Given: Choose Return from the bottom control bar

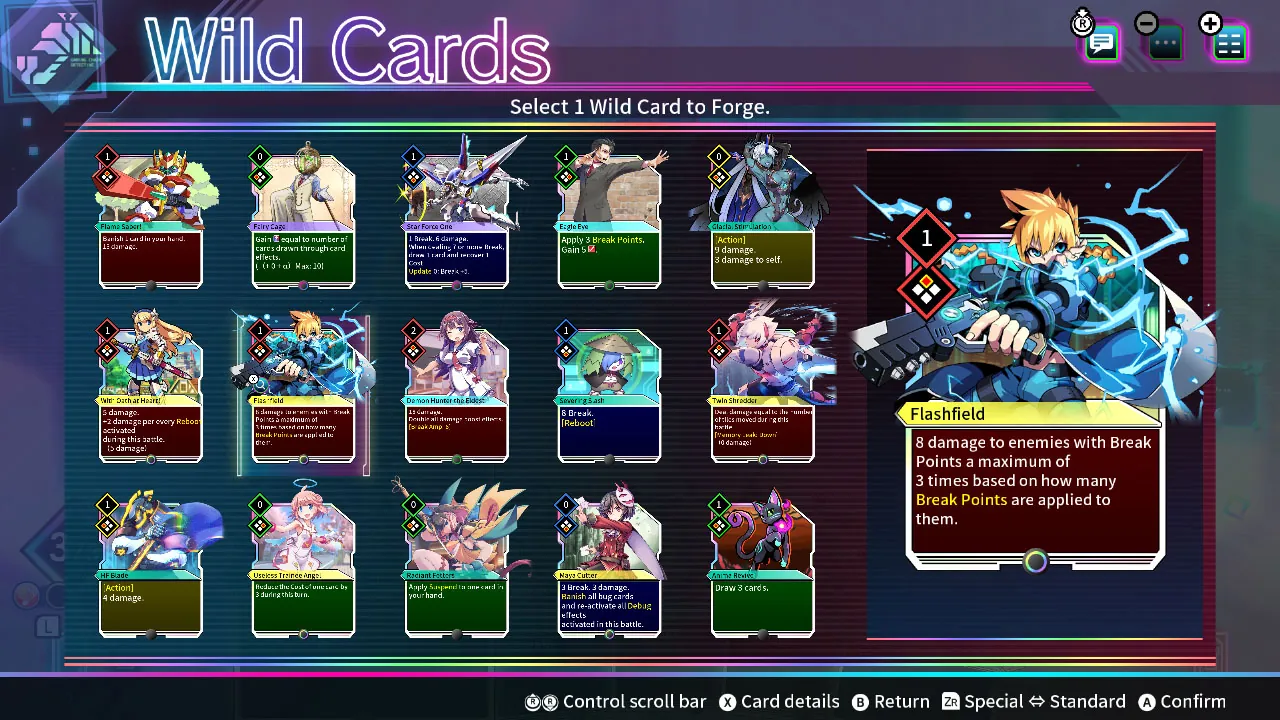Looking at the screenshot, I should 861,701.
